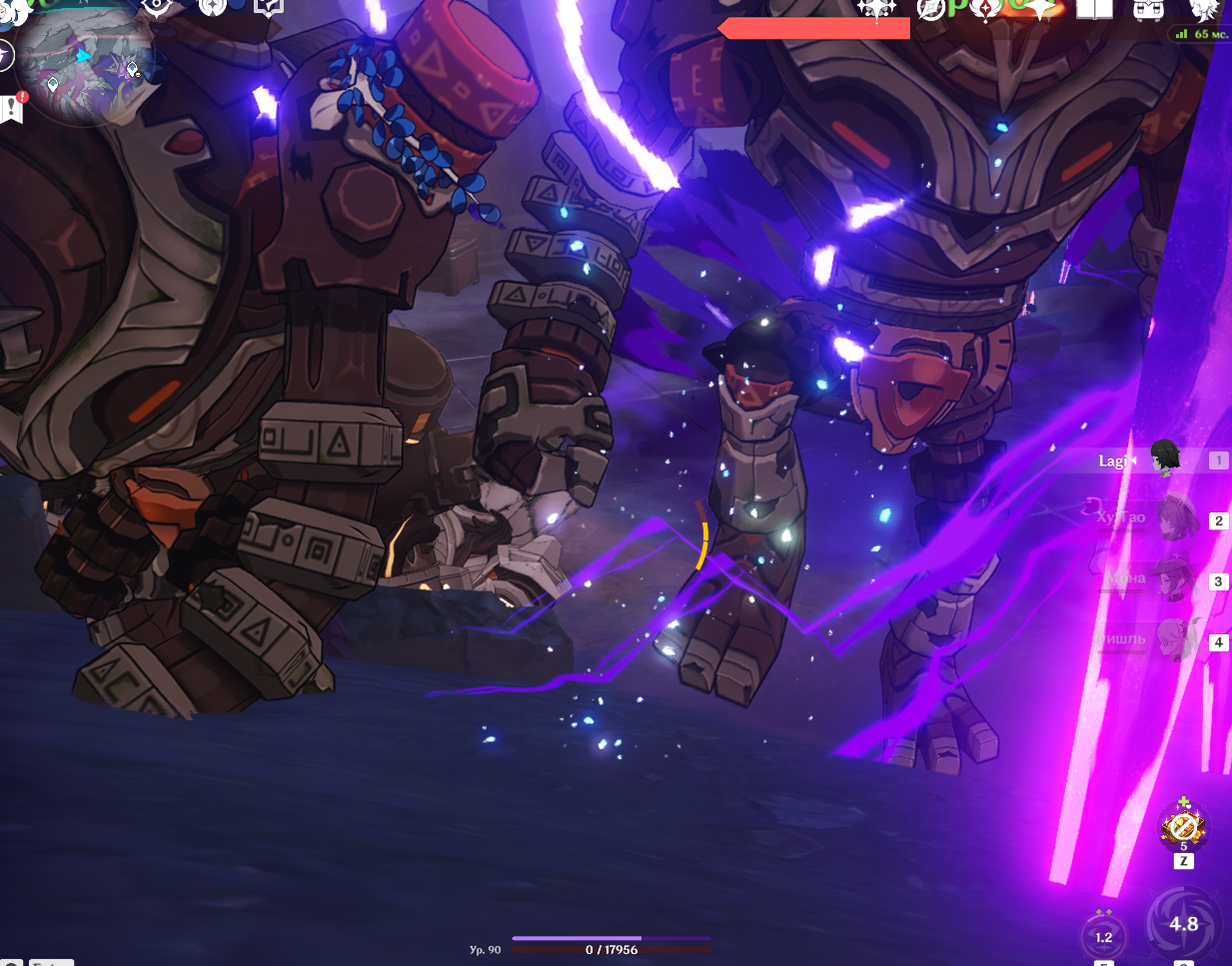Open the compass events icon
This screenshot has height=966, width=1232.
[931, 9]
